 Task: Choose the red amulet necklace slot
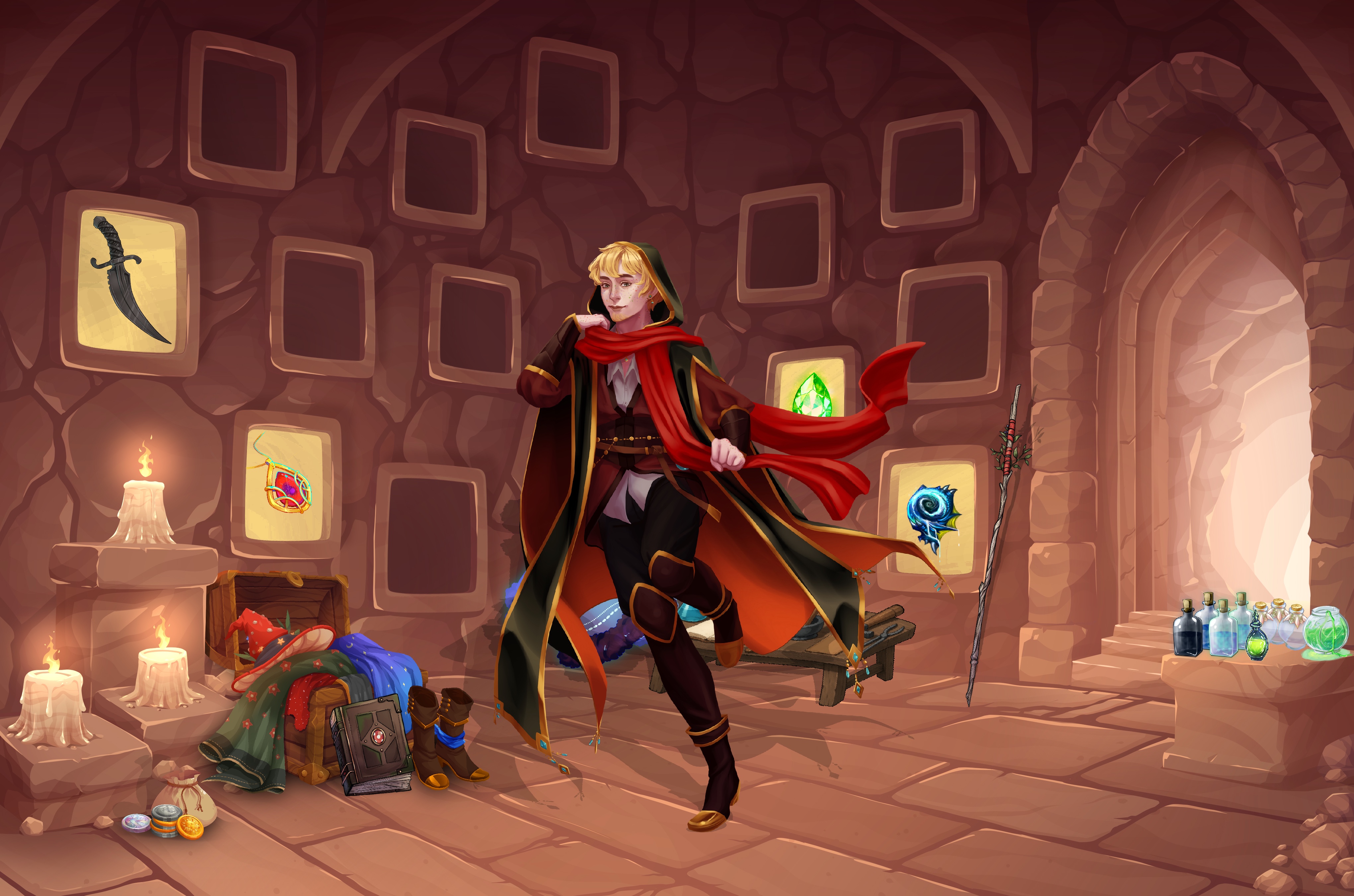point(285,485)
